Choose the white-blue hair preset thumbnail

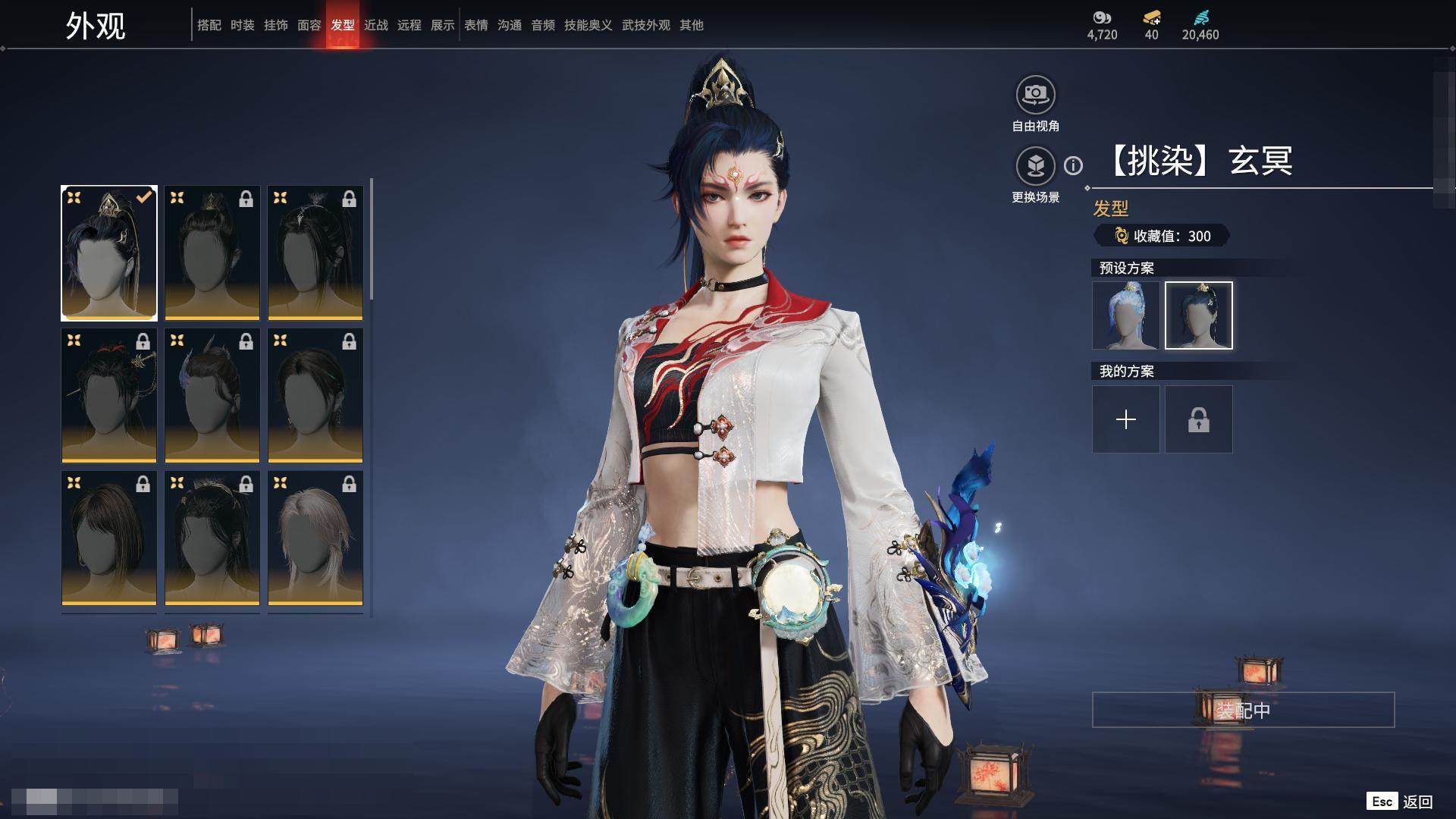(x=1125, y=315)
